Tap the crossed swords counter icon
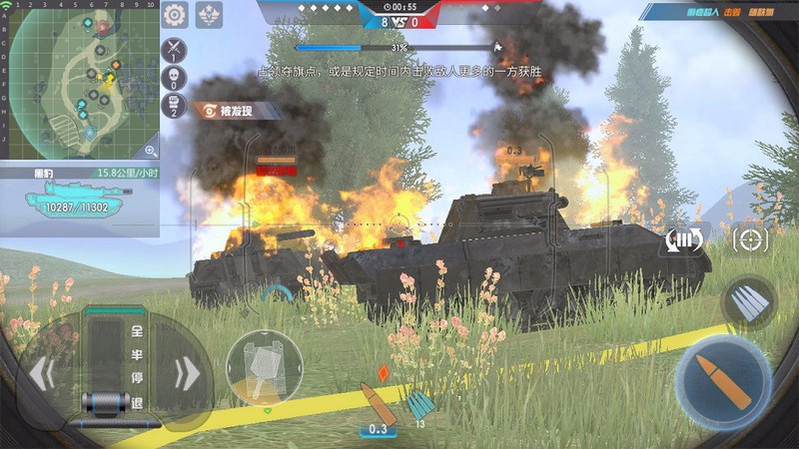 tap(174, 48)
